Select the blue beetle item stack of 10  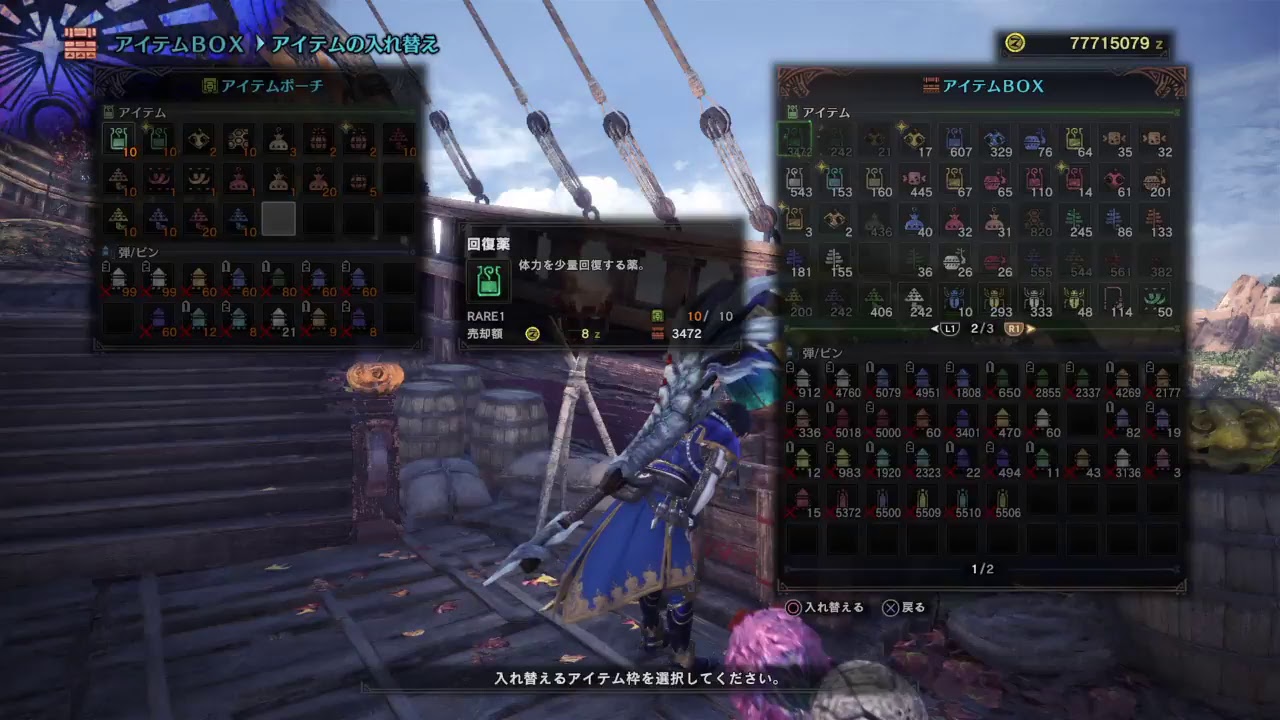click(x=957, y=300)
